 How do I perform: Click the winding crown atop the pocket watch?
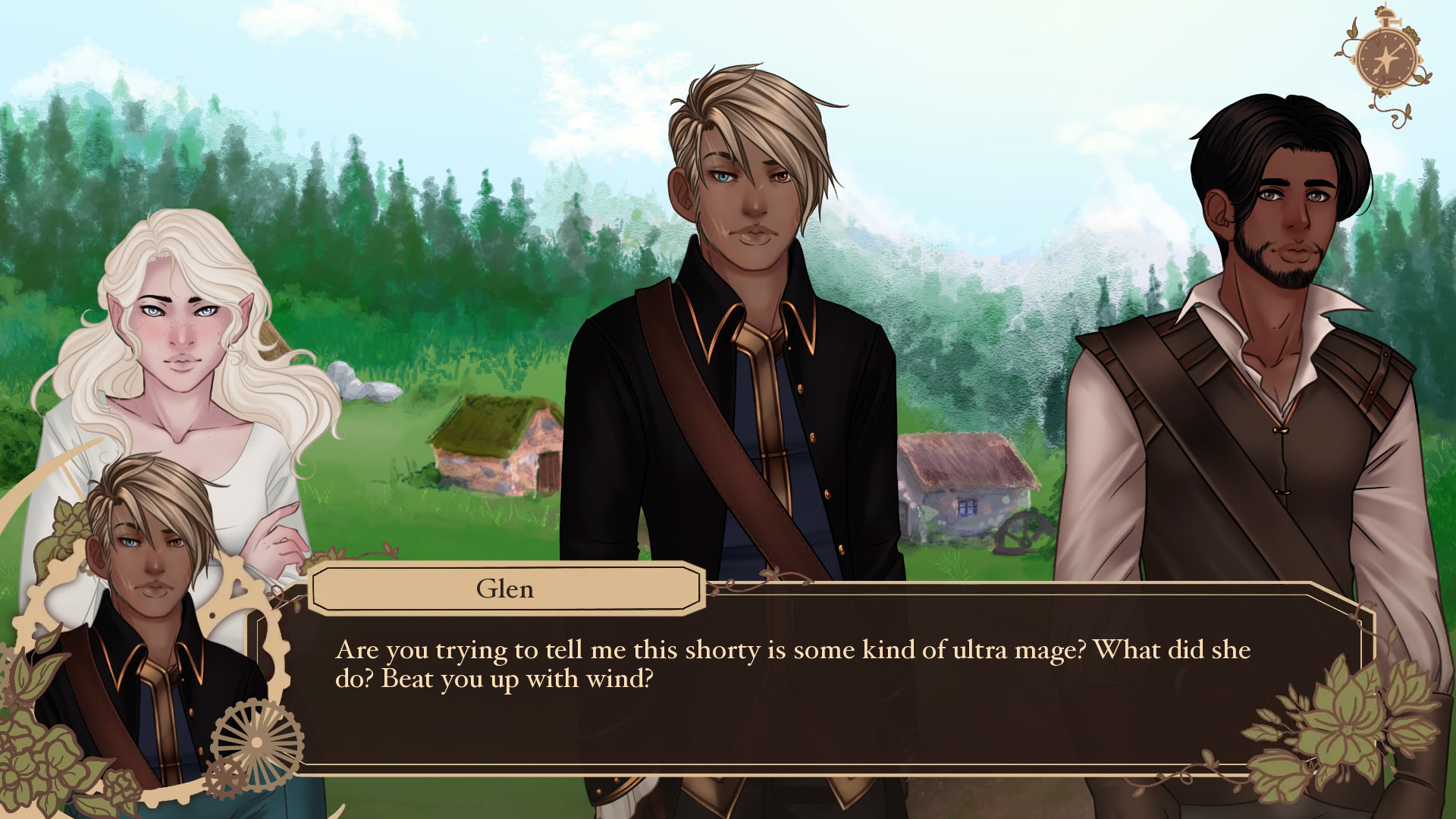[1385, 15]
